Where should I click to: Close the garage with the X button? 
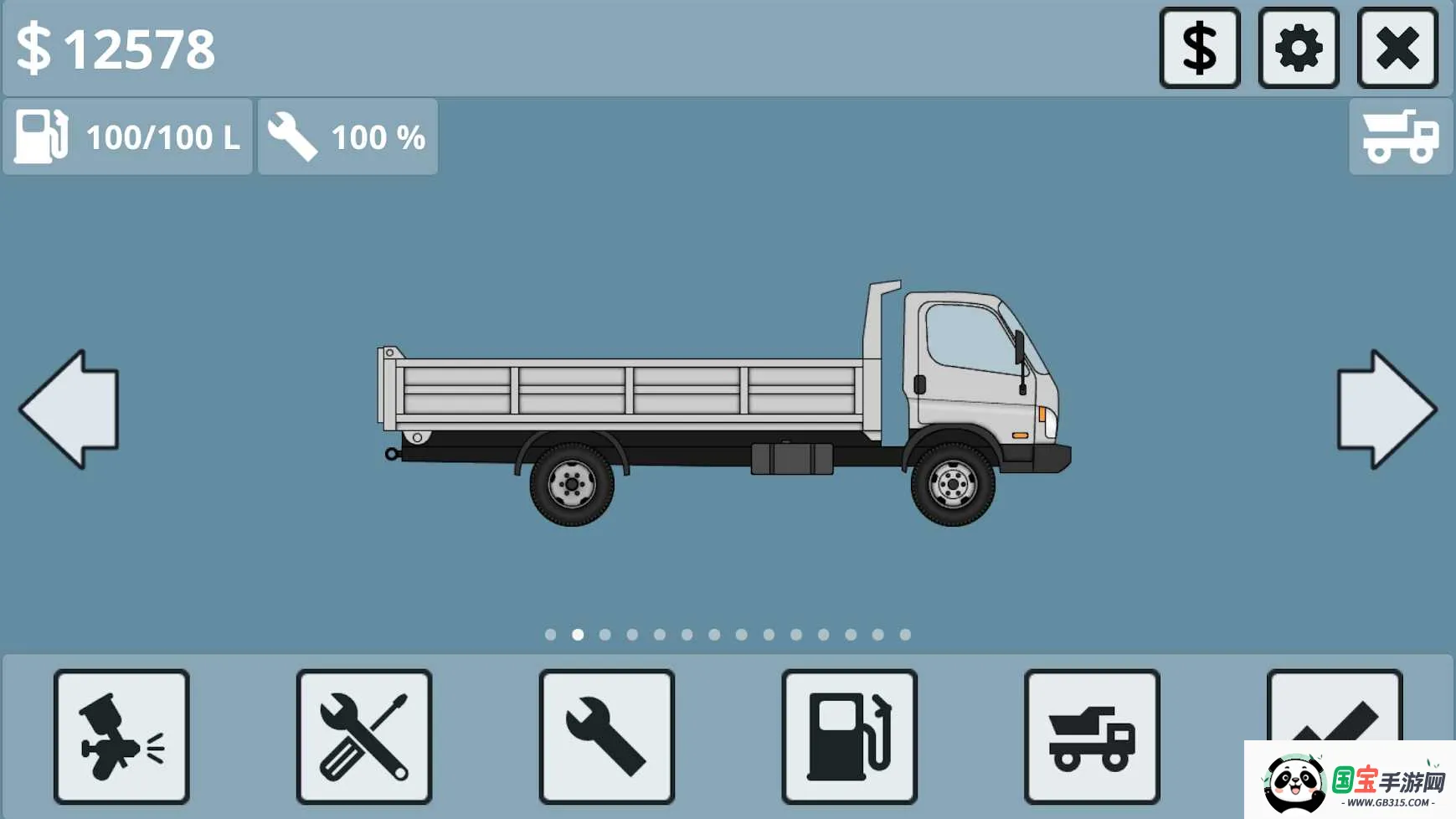1397,48
